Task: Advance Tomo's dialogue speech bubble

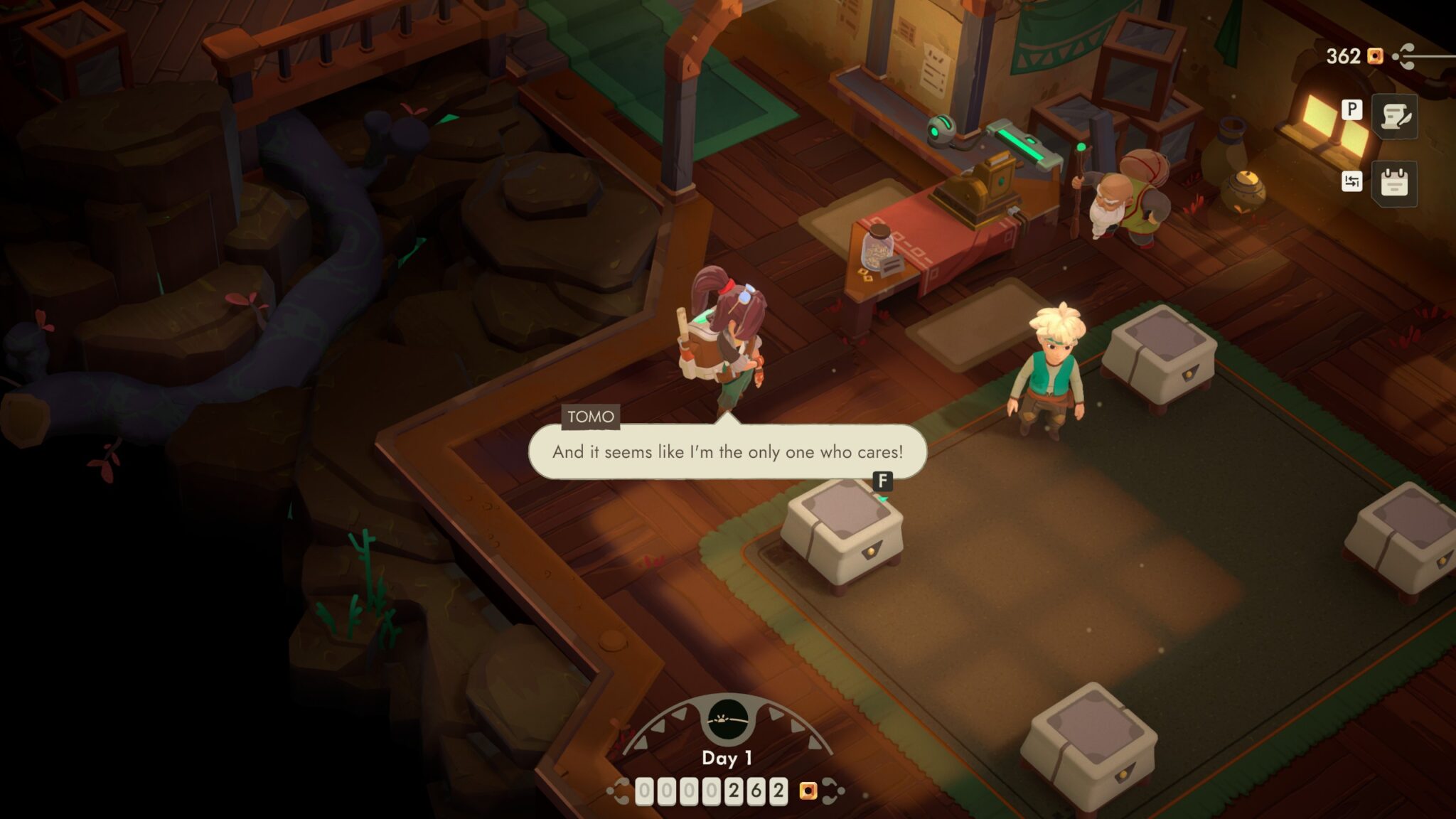Action: [x=727, y=452]
